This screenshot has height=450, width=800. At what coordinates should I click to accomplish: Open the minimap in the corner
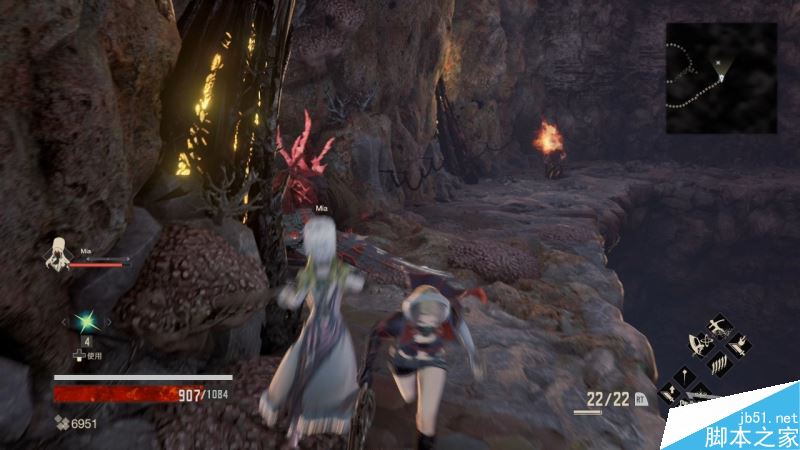[721, 78]
